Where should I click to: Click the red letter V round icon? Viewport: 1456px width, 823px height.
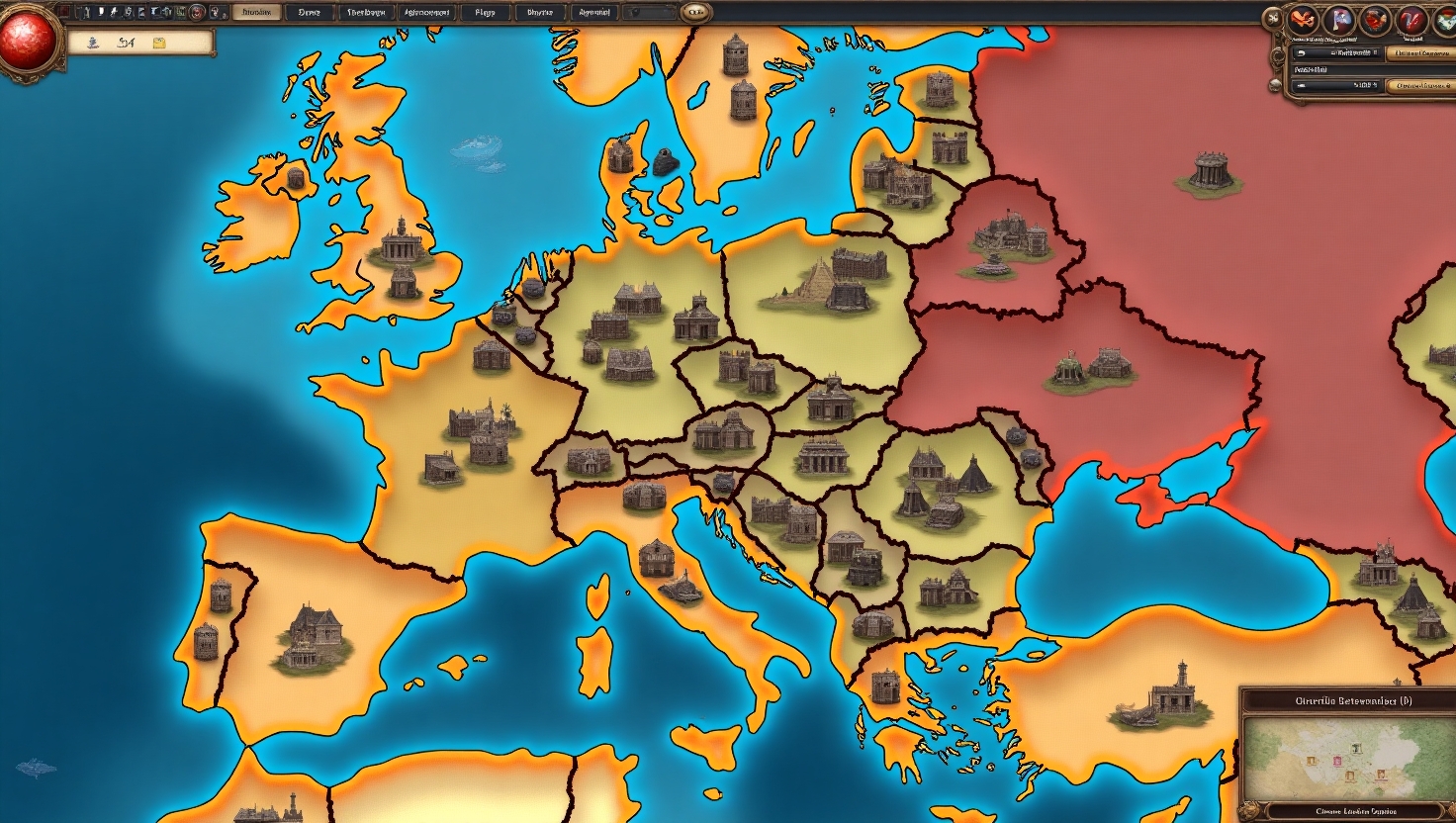1412,20
